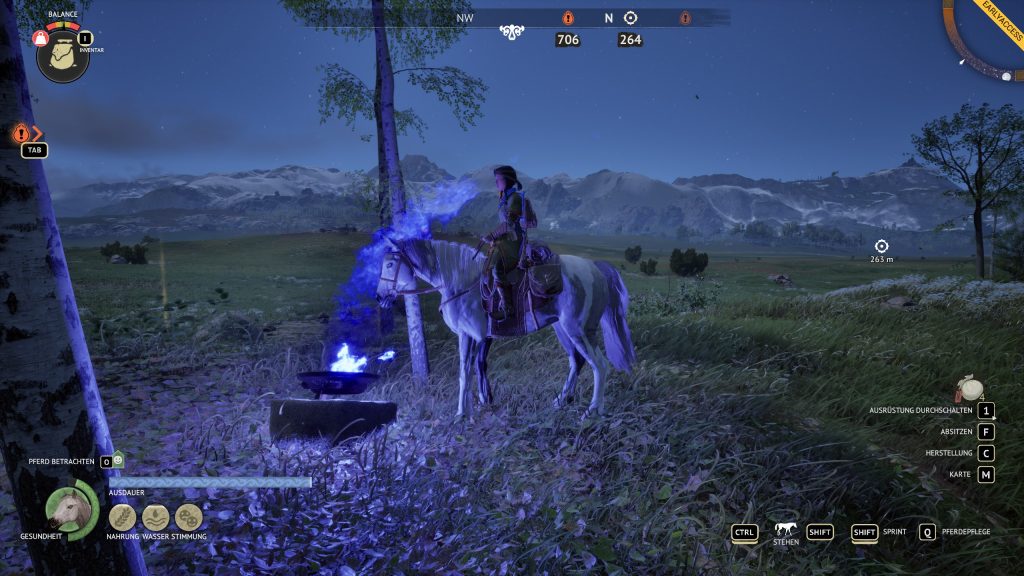This screenshot has width=1024, height=576.
Task: Click the green smiley horse-bond icon
Action: [118, 460]
